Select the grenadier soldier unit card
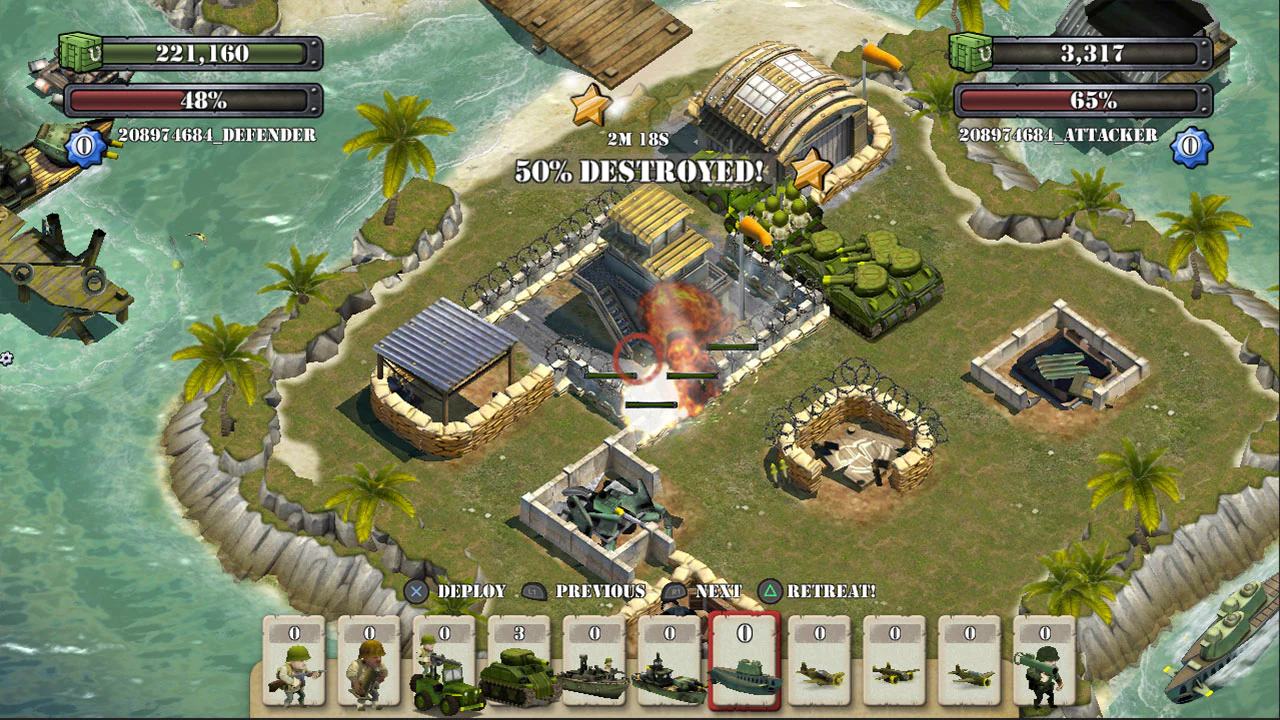 point(371,670)
